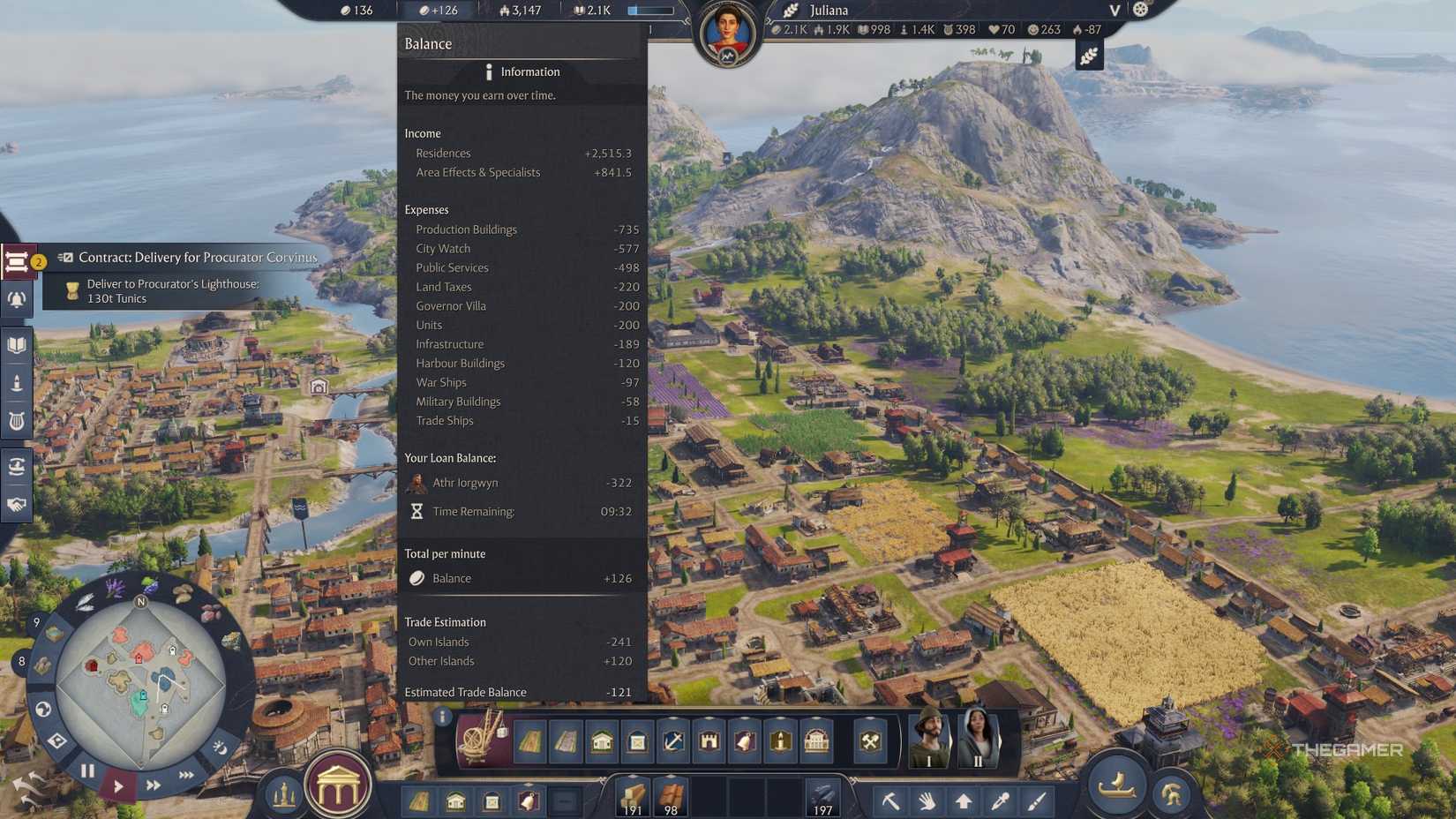Open the globe world view from the minimap
Viewport: 1456px width, 819px height.
pos(42,709)
